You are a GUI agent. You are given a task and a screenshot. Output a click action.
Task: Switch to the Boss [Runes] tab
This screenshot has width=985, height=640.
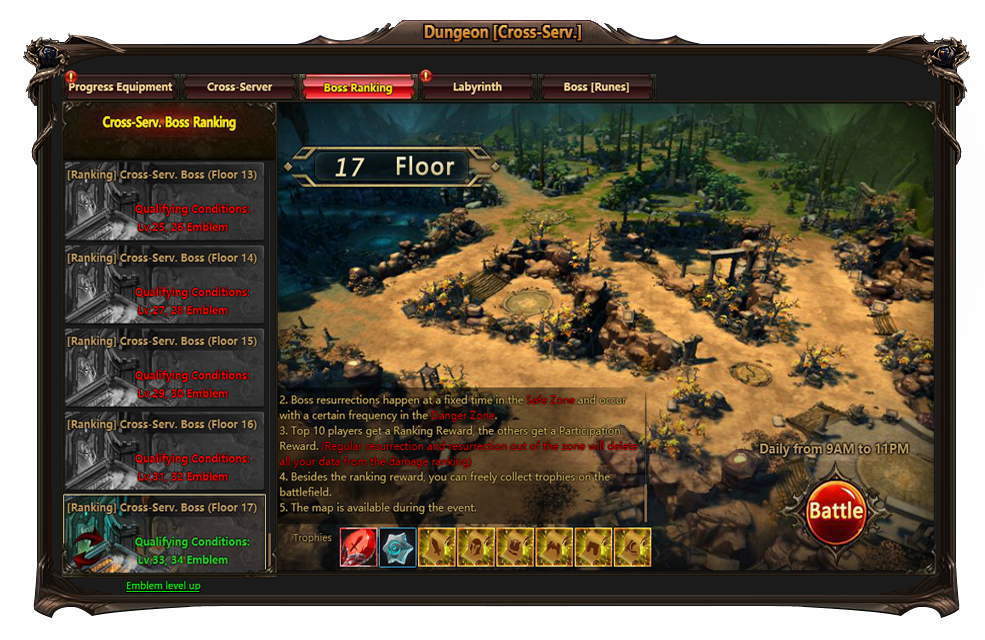coord(596,88)
